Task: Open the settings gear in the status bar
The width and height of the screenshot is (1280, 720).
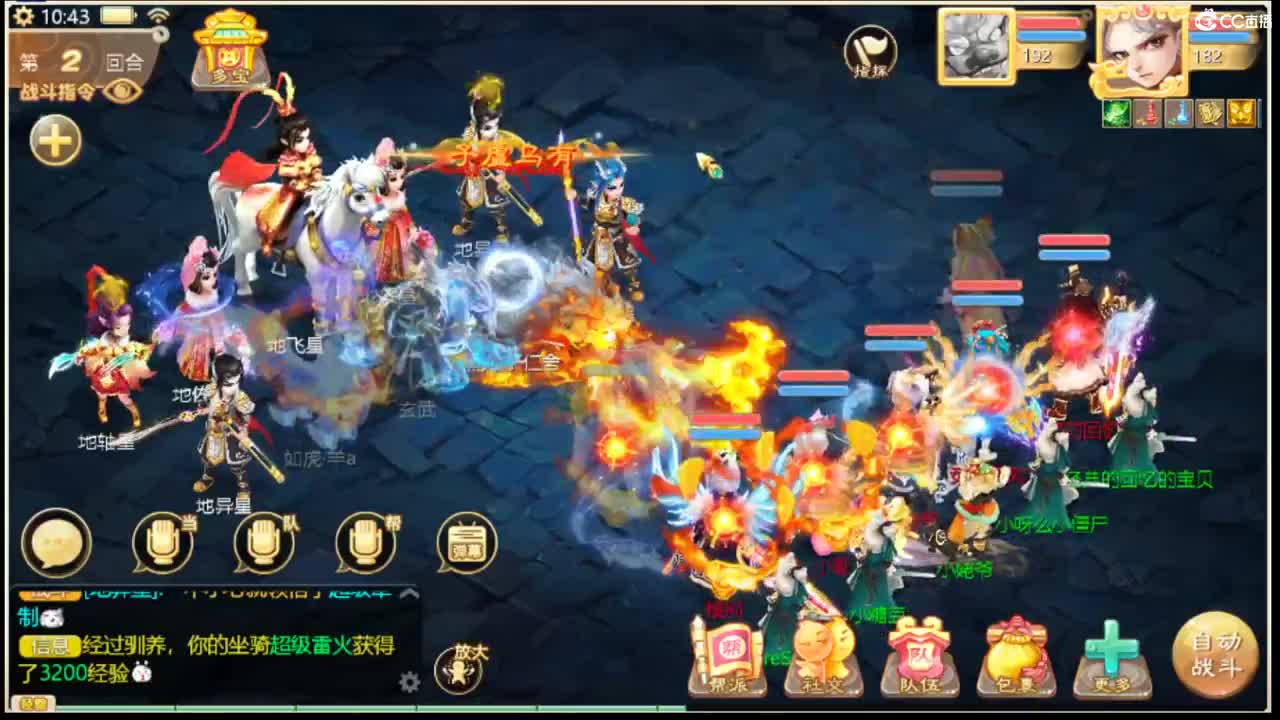Action: pos(24,16)
